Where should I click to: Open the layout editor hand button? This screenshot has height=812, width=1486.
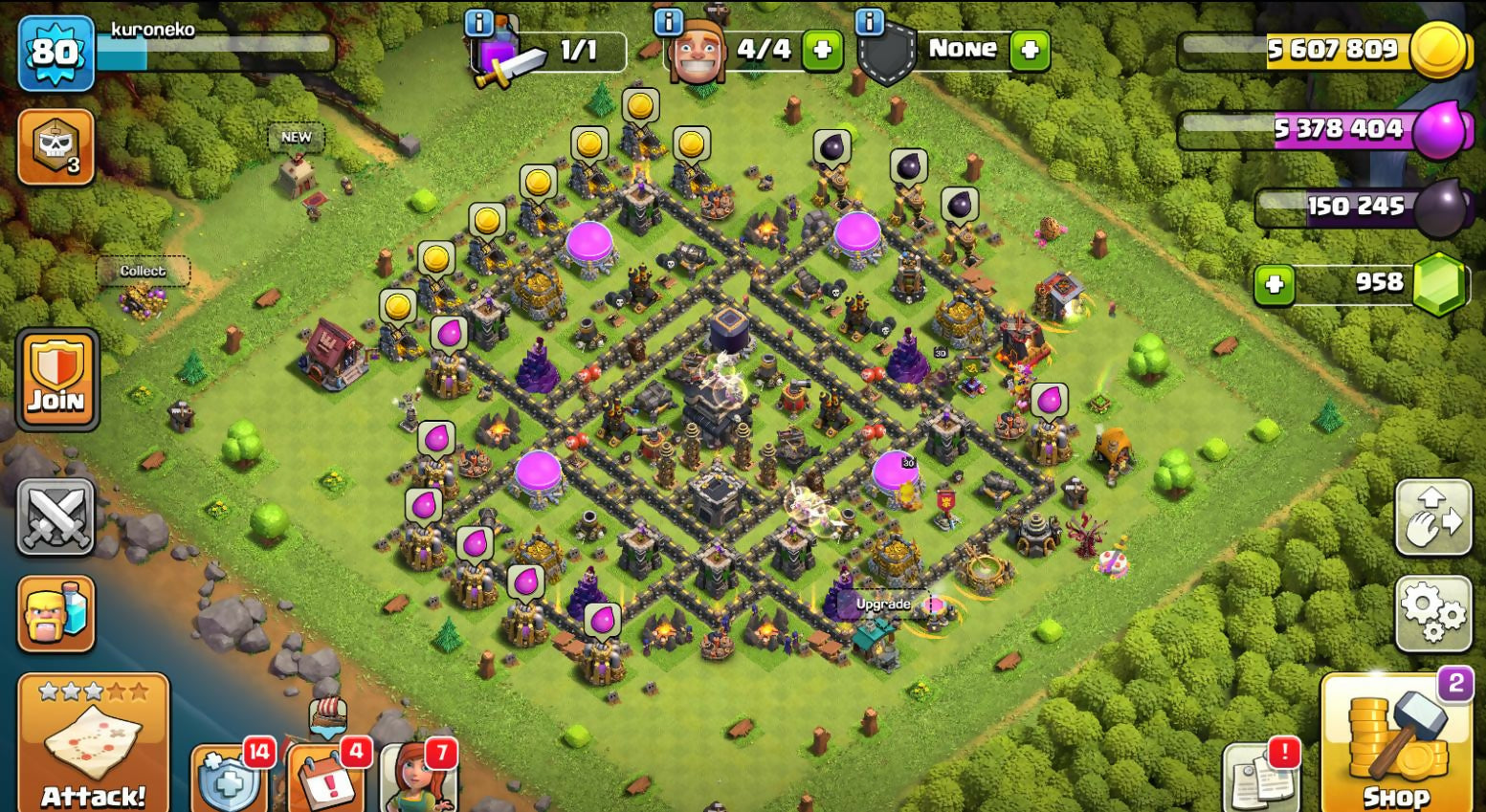point(1432,517)
